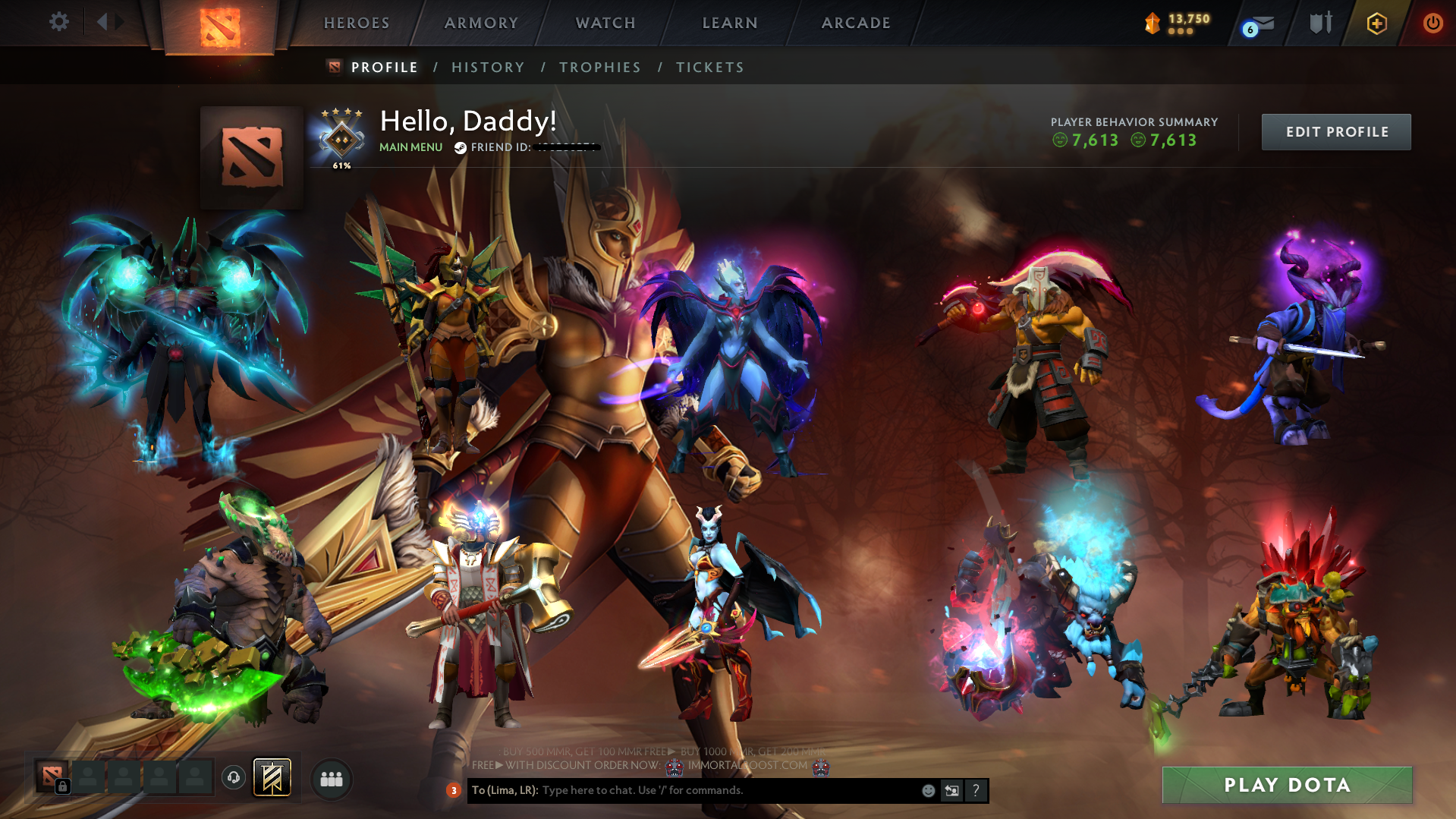Toggle the voice chat headset icon
This screenshot has width=1456, height=819.
234,779
